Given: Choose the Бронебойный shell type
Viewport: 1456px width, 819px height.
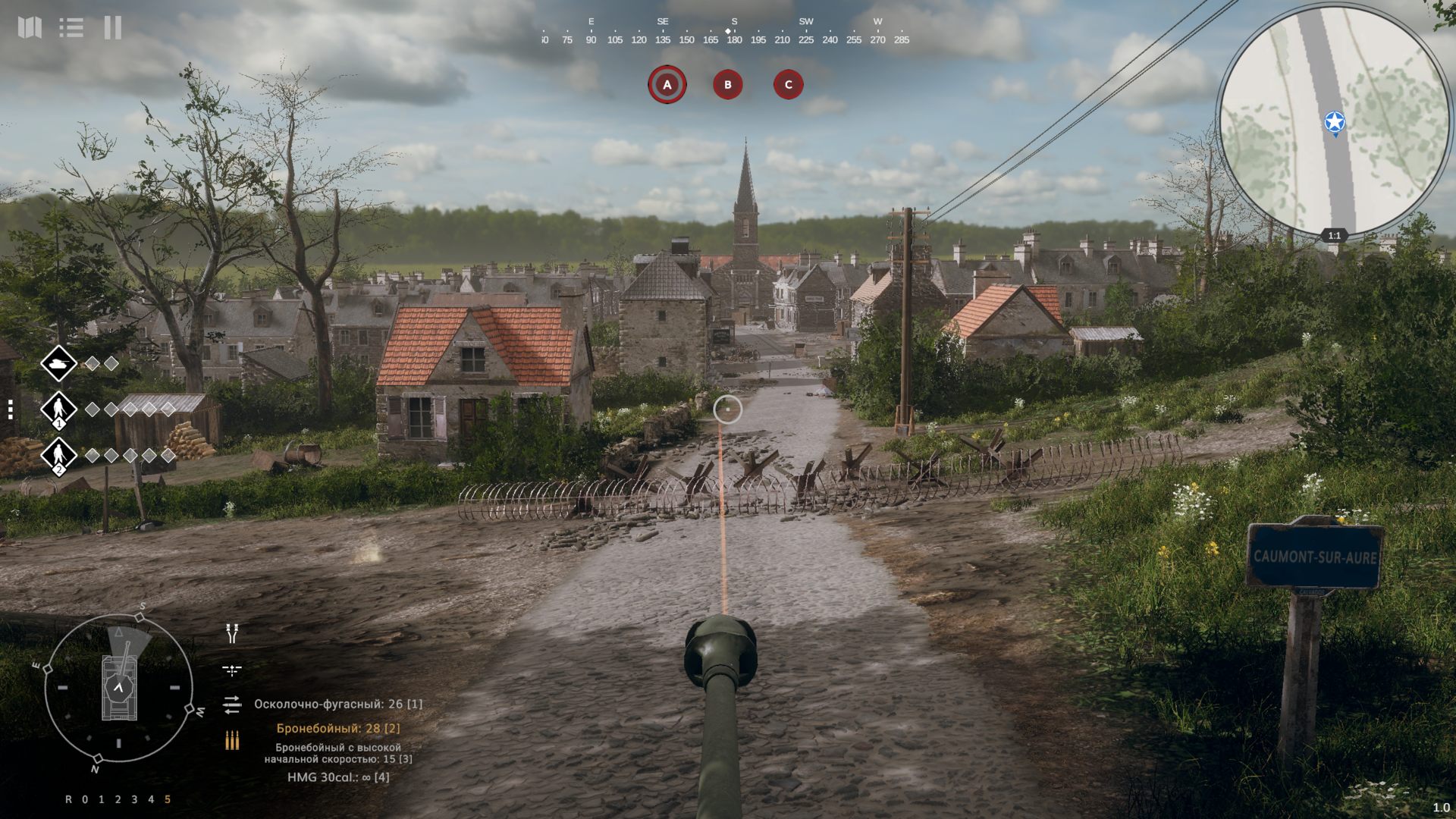Looking at the screenshot, I should pos(337,728).
